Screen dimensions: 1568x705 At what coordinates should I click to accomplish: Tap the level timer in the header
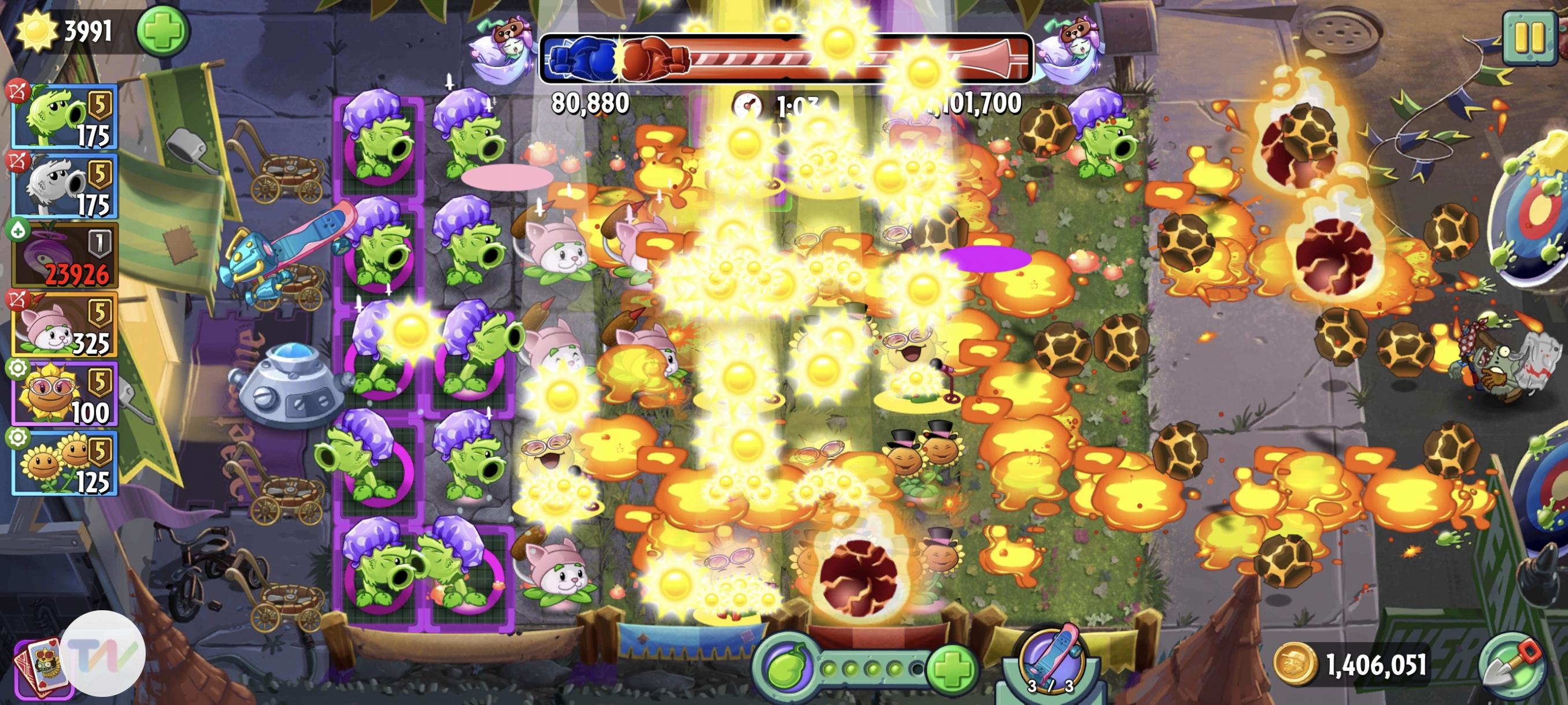coord(779,103)
